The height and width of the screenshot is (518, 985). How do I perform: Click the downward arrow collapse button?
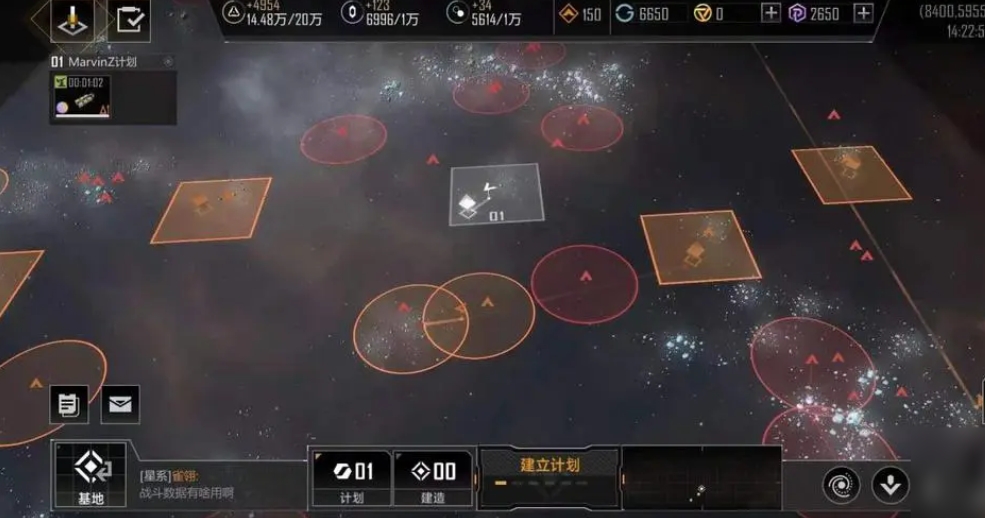coord(890,485)
